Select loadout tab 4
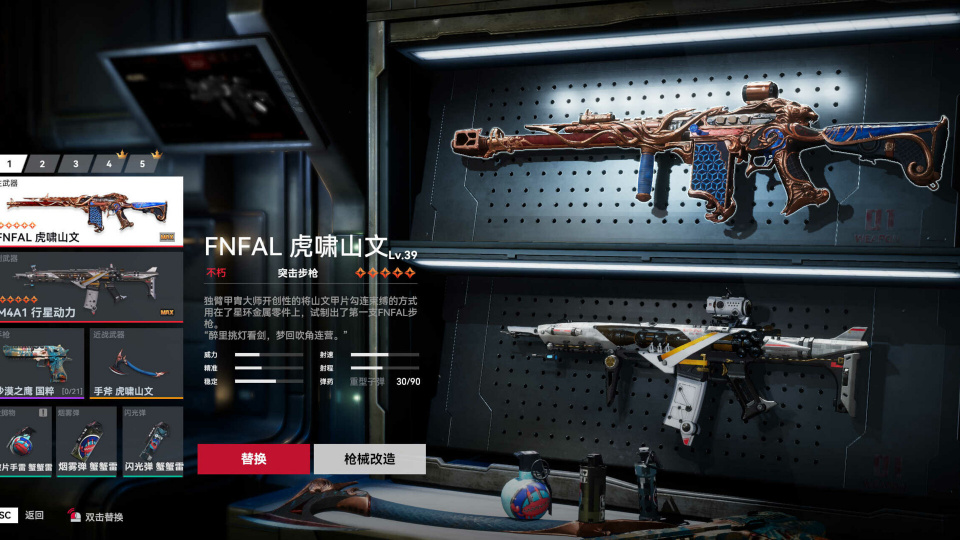The width and height of the screenshot is (960, 540). (108, 164)
